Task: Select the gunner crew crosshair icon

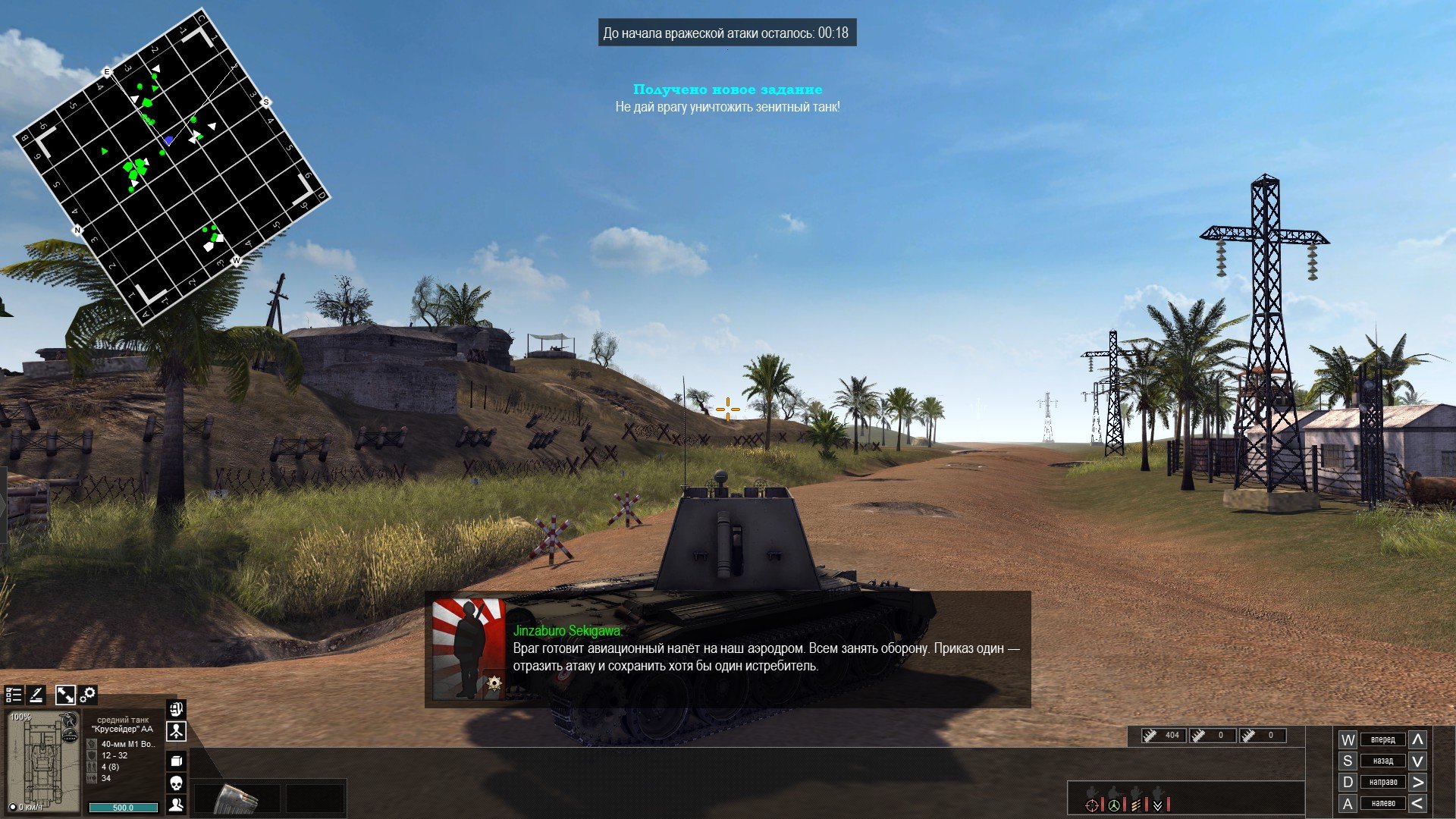Action: pos(1092,804)
